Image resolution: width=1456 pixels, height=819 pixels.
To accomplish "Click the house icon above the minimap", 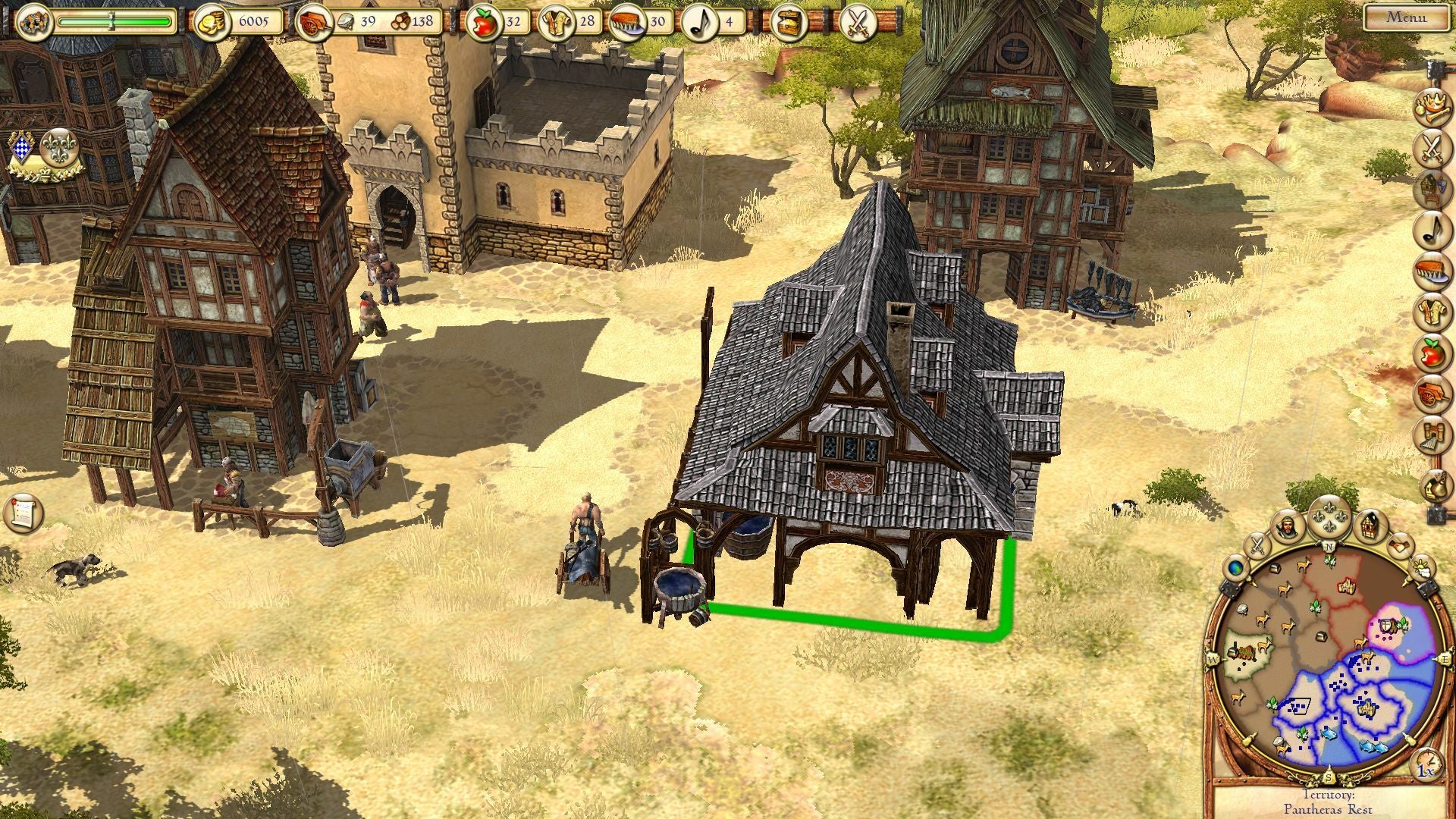I will (x=1371, y=525).
